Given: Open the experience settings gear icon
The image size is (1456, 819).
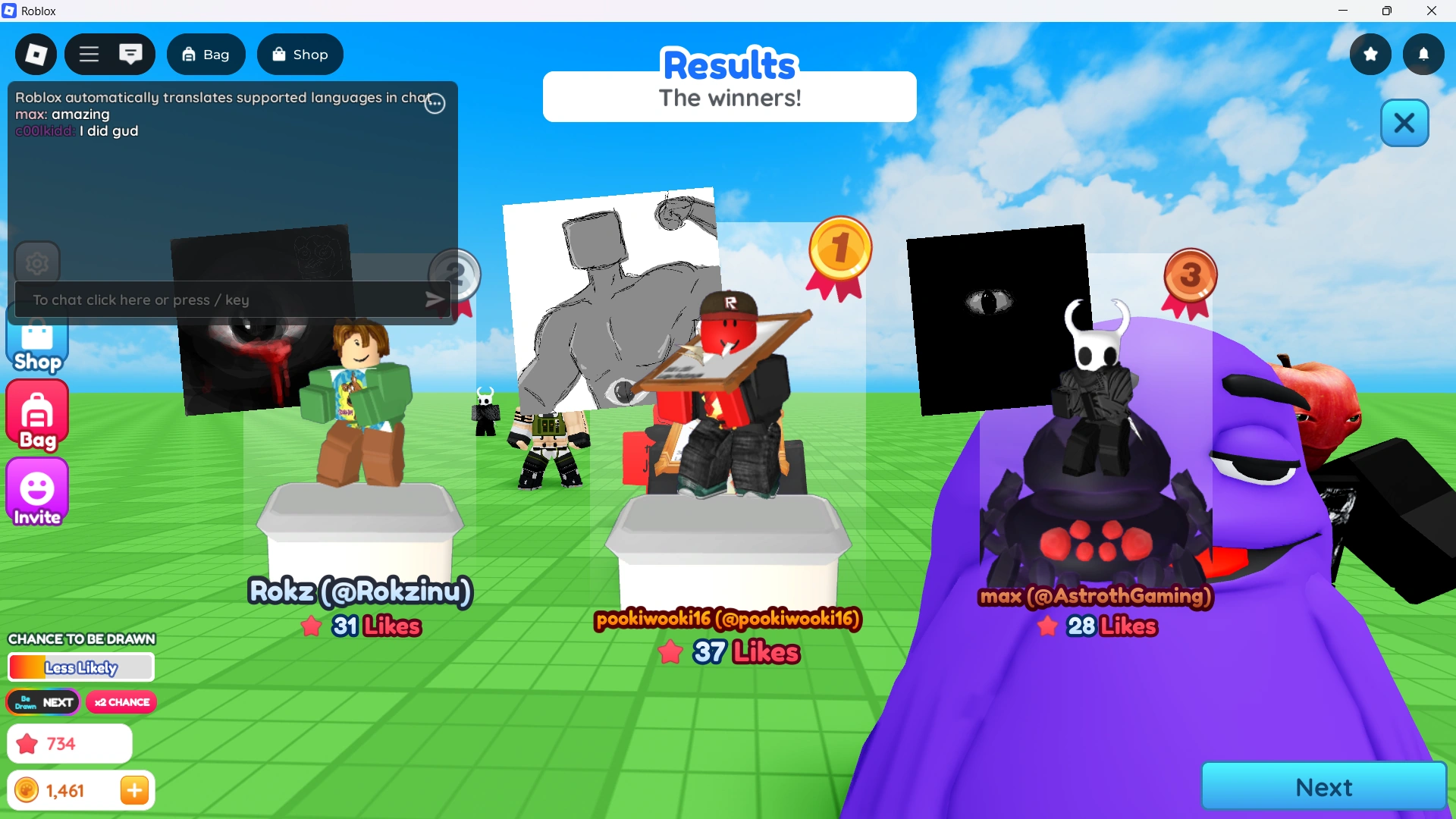Looking at the screenshot, I should pyautogui.click(x=36, y=262).
